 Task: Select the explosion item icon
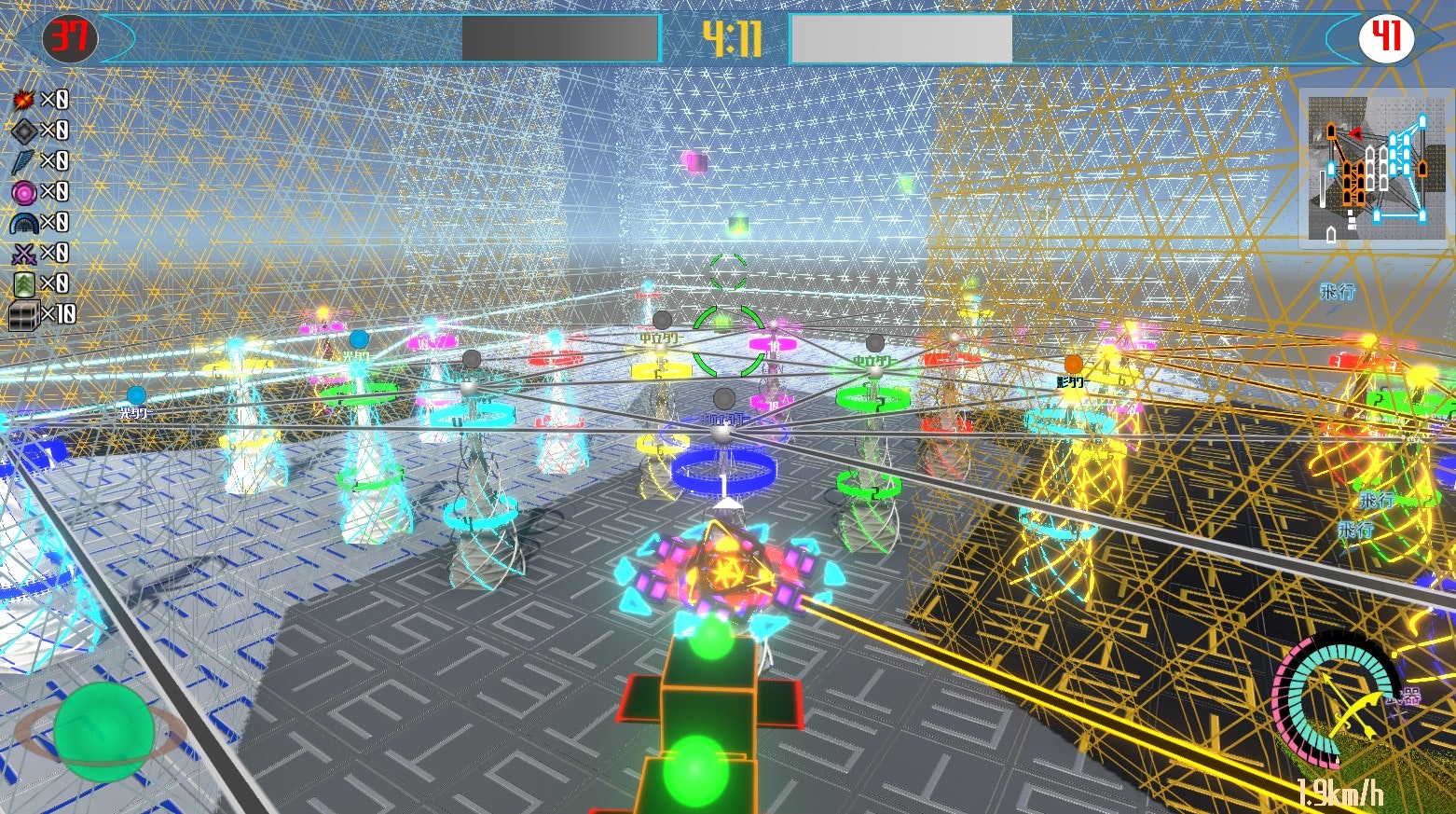[x=23, y=100]
